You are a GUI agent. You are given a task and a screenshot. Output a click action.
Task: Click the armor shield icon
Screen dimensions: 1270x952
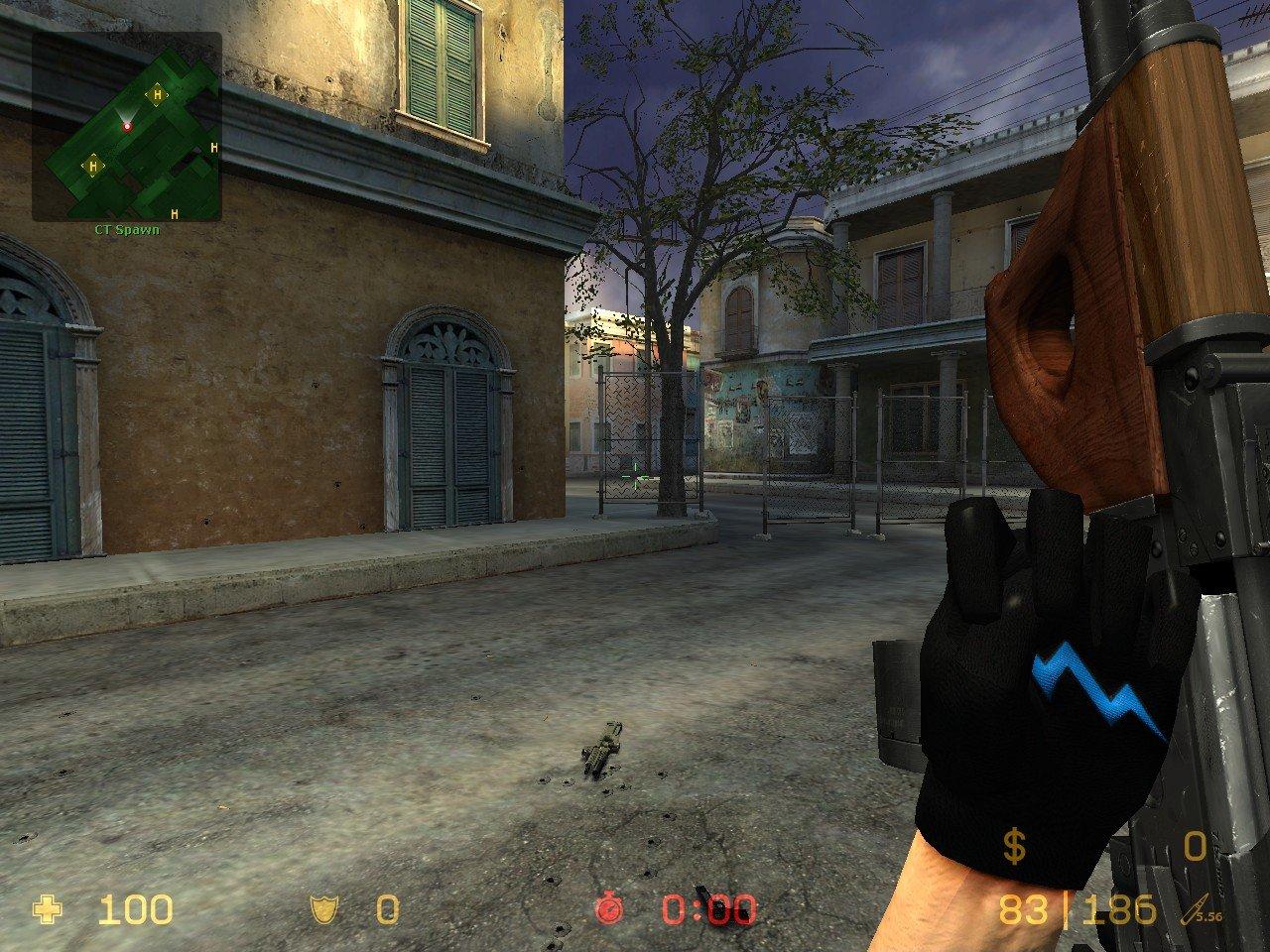[x=321, y=908]
